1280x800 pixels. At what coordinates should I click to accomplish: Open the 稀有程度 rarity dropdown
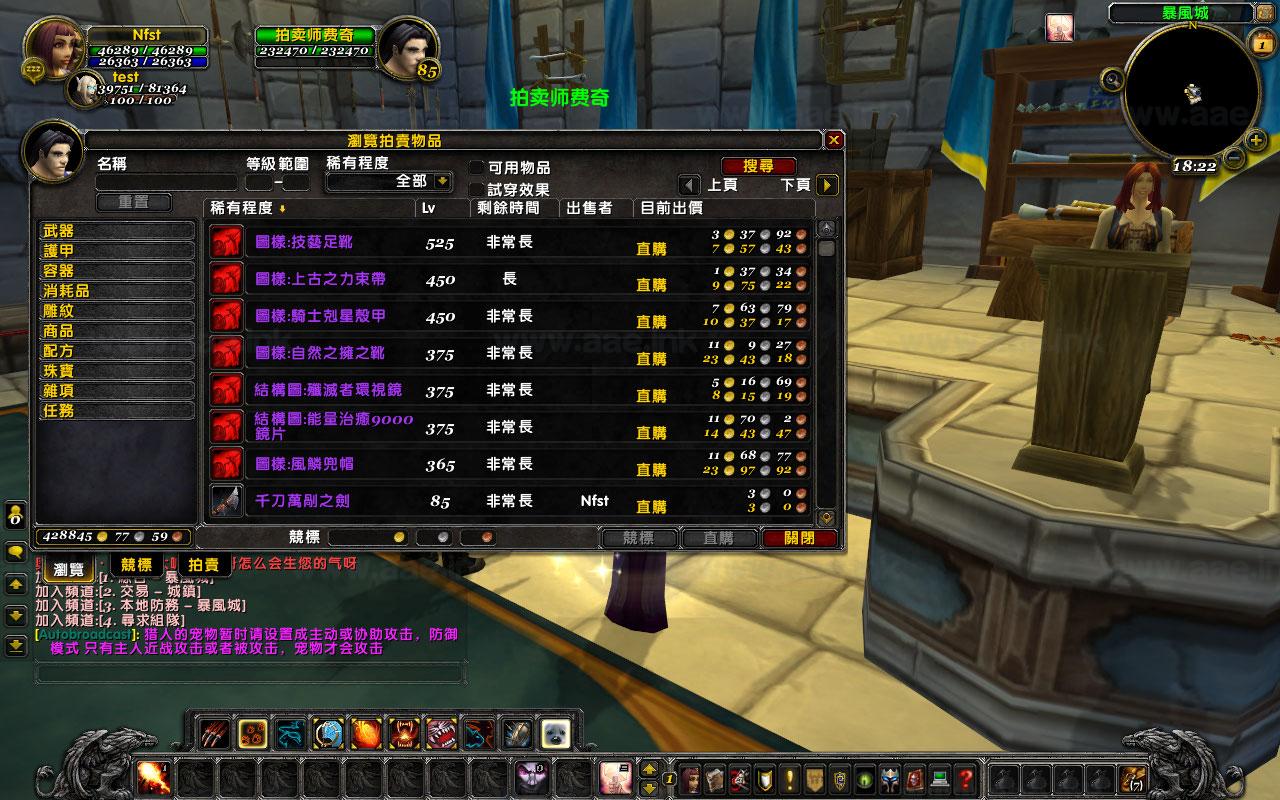click(x=442, y=182)
